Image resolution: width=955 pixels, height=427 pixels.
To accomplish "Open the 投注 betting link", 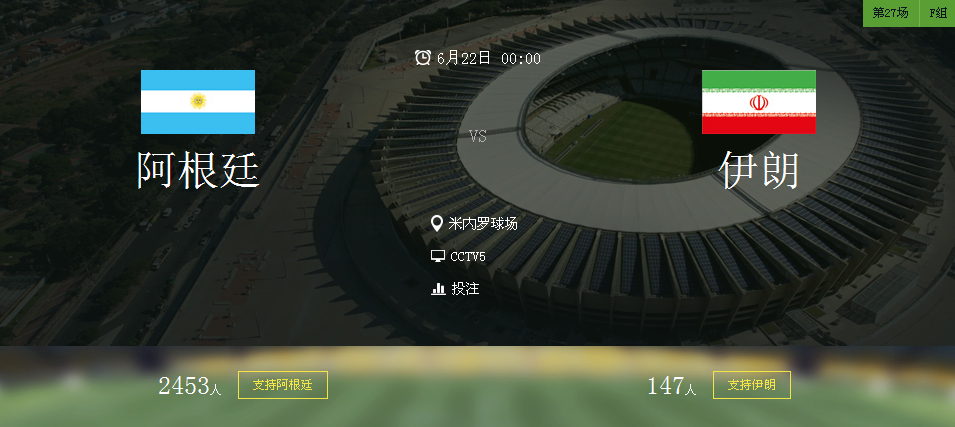I will pos(465,289).
